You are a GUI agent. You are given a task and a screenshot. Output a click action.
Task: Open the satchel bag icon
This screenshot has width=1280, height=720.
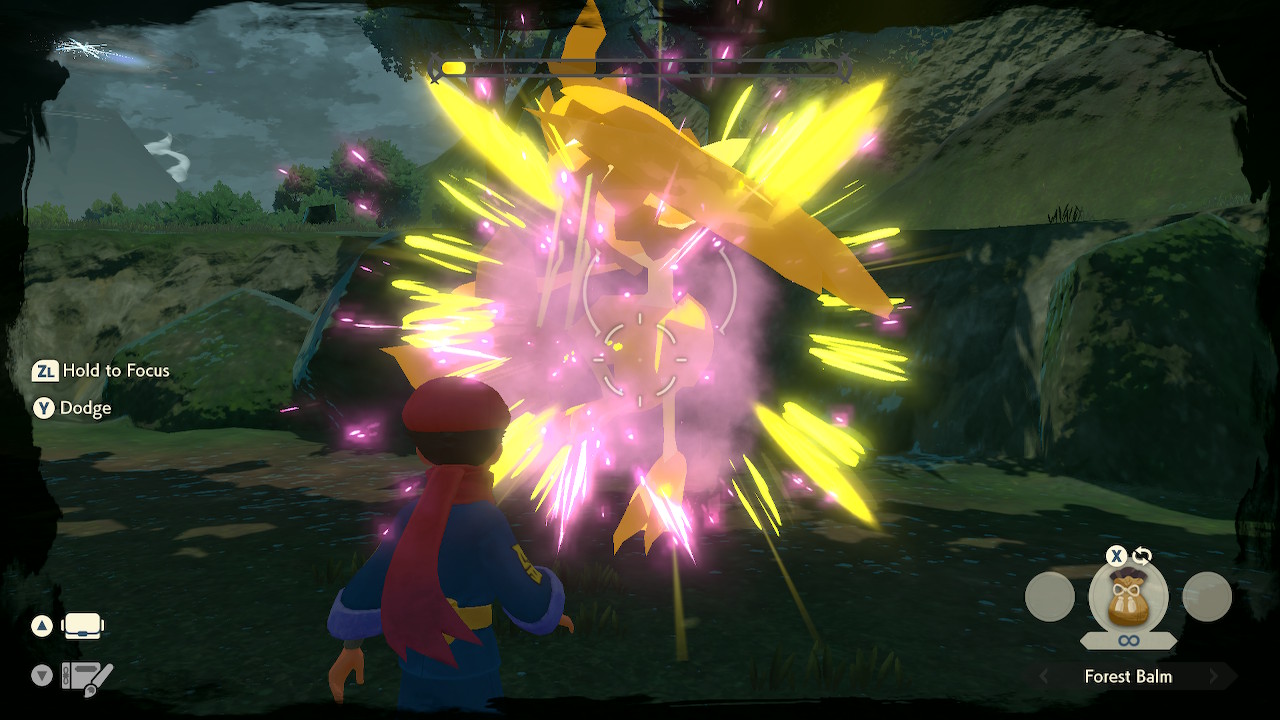point(84,627)
